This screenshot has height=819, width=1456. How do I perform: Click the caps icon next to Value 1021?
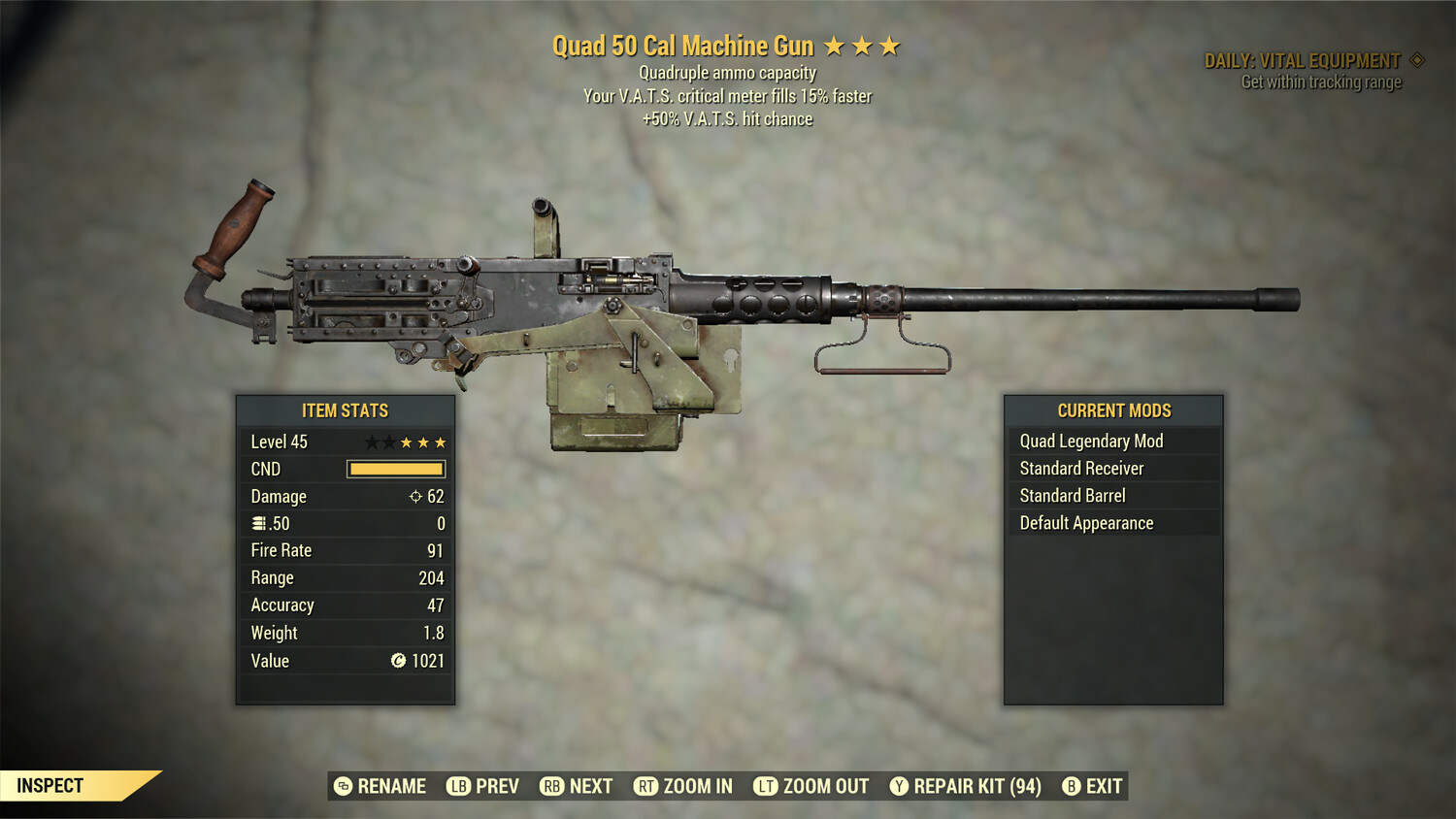(x=396, y=661)
